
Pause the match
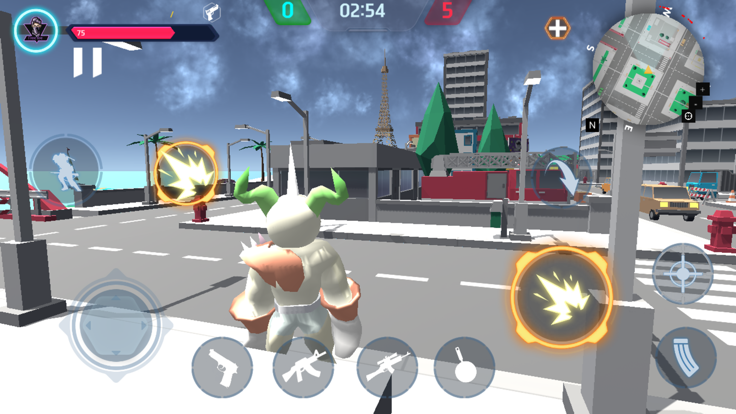click(x=87, y=63)
